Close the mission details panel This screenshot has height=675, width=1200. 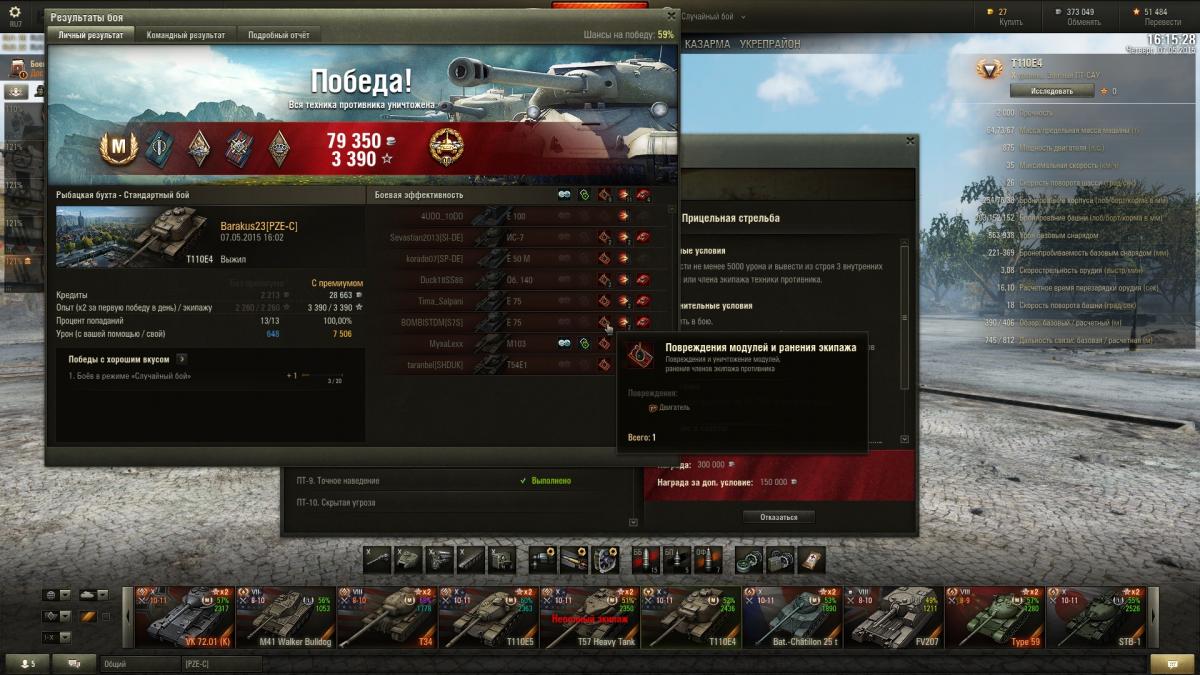coord(910,142)
